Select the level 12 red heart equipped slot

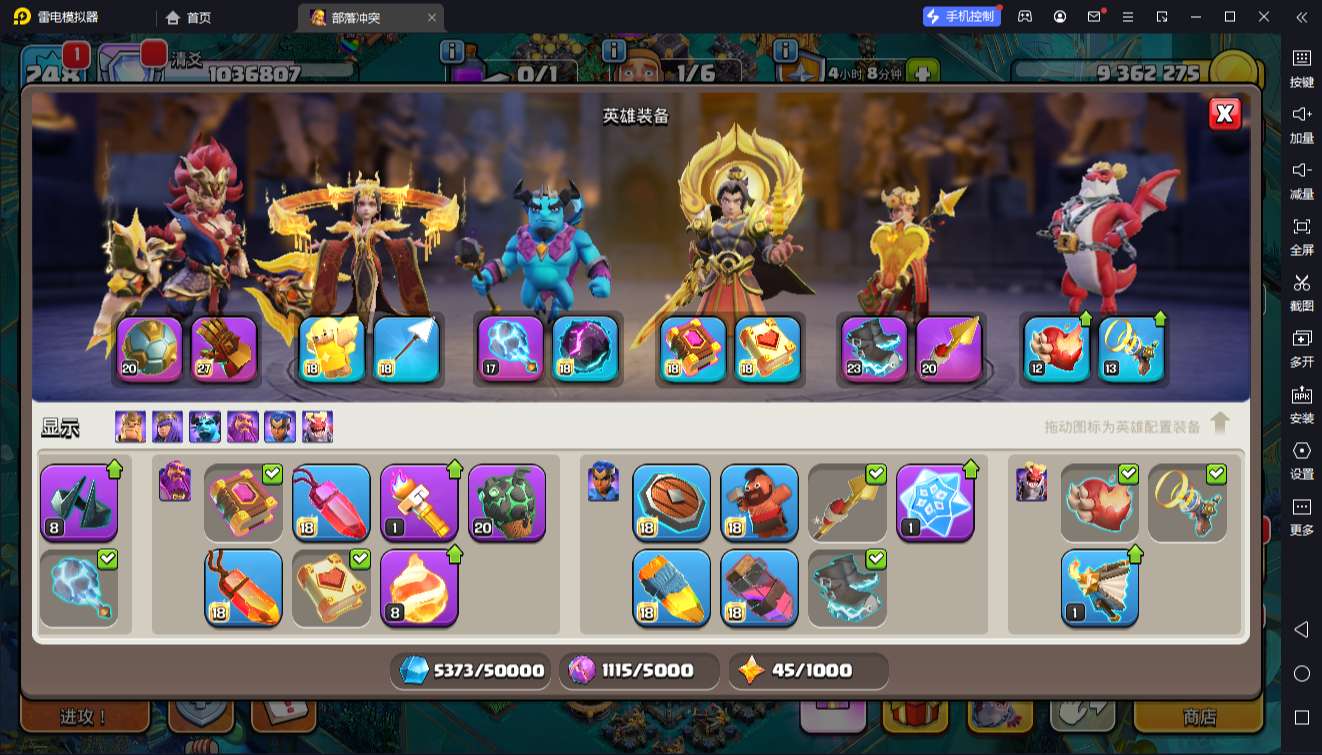click(x=1056, y=349)
